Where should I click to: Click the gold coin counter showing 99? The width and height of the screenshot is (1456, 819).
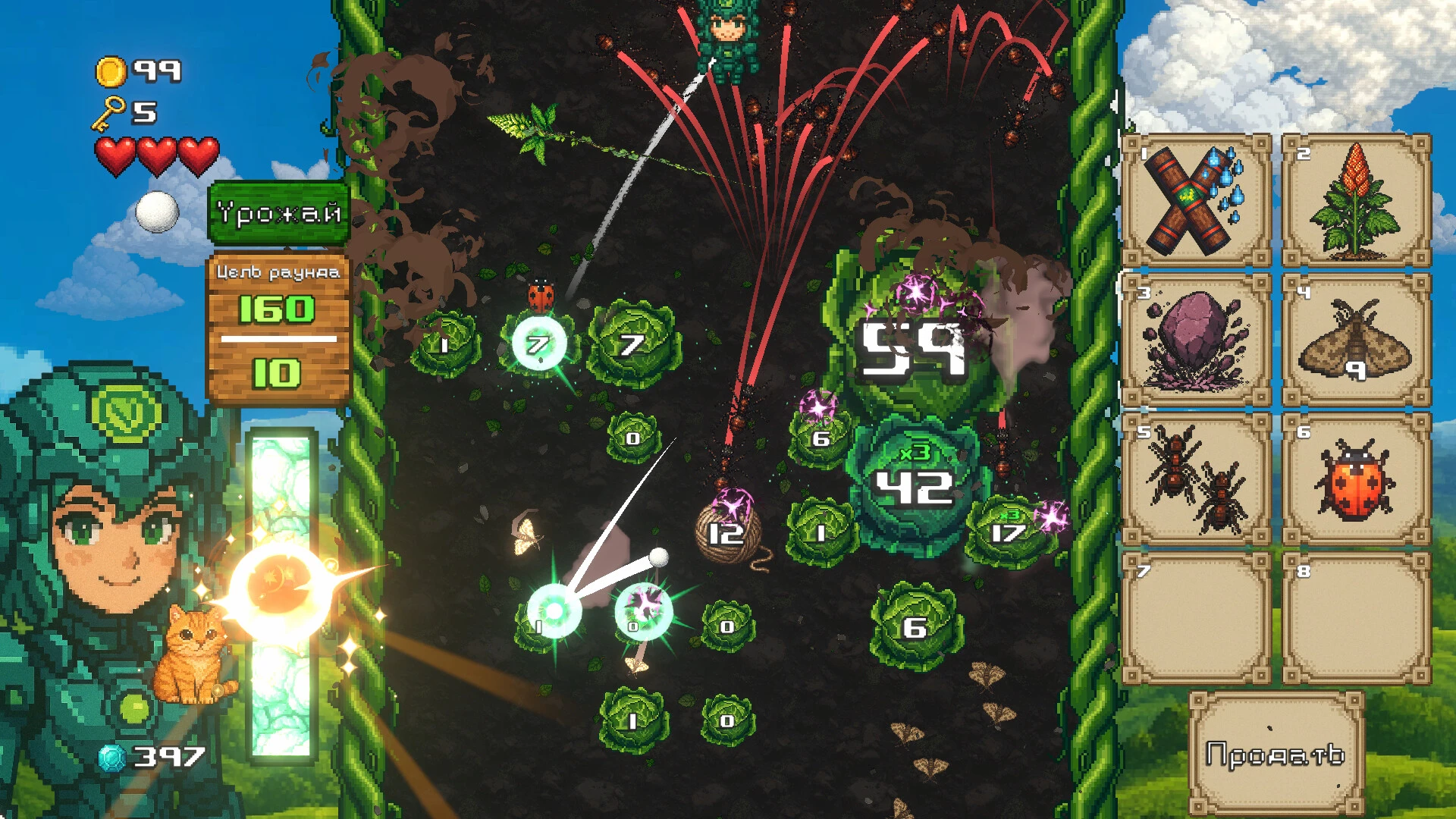click(136, 69)
